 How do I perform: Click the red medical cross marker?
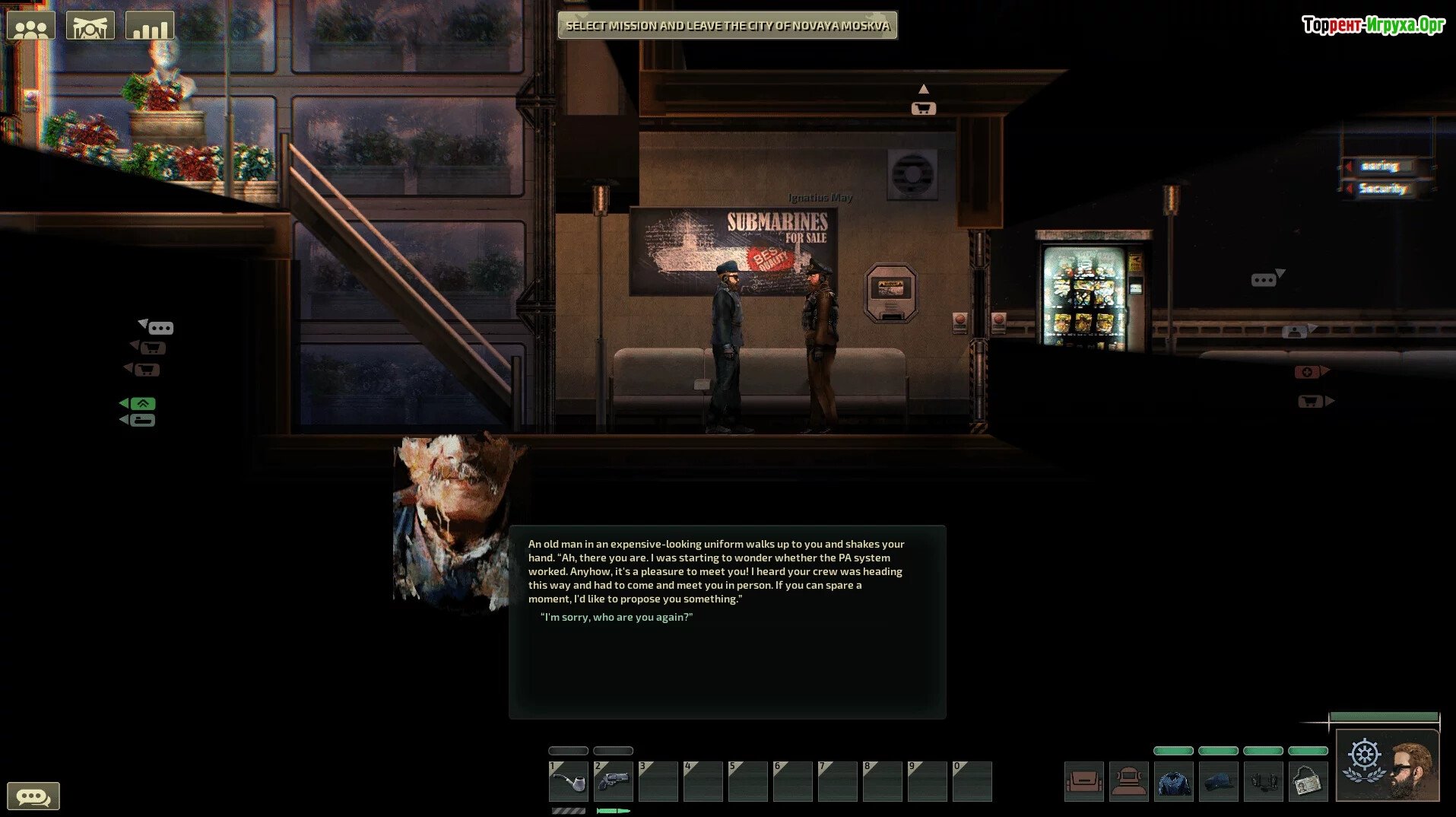point(1307,372)
